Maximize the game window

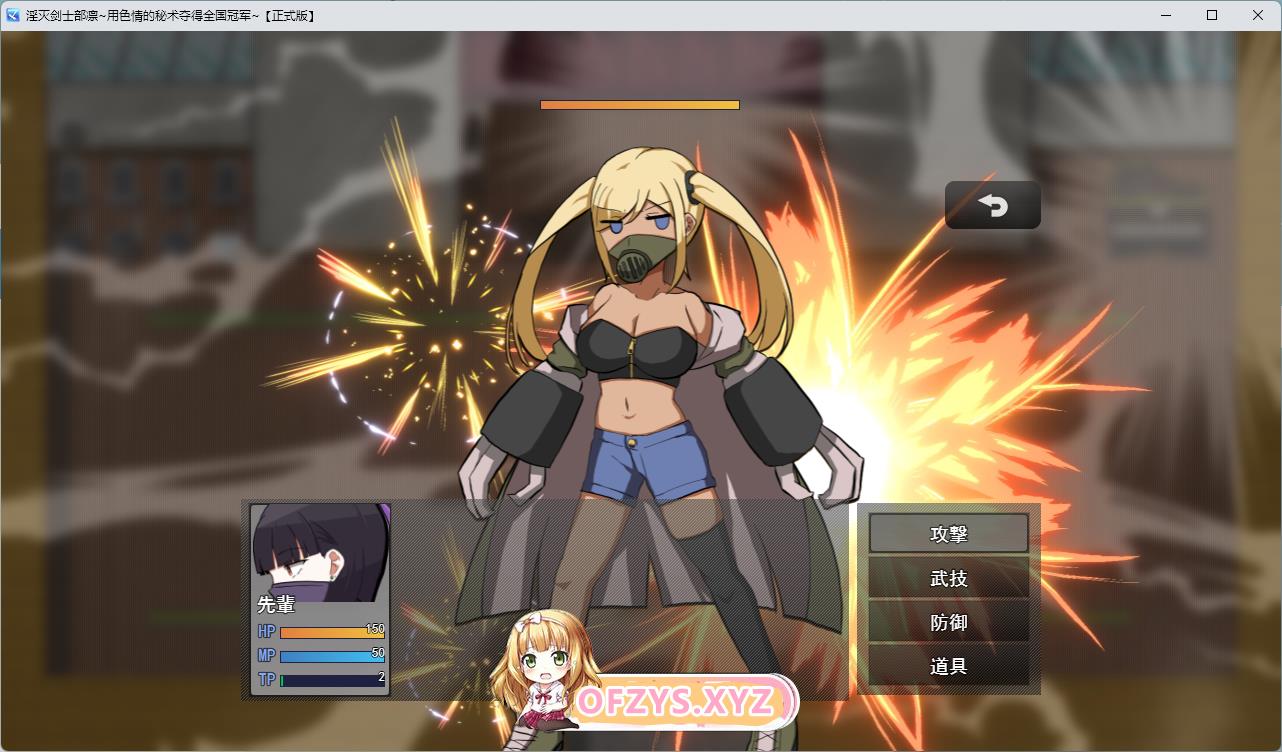(x=1212, y=15)
